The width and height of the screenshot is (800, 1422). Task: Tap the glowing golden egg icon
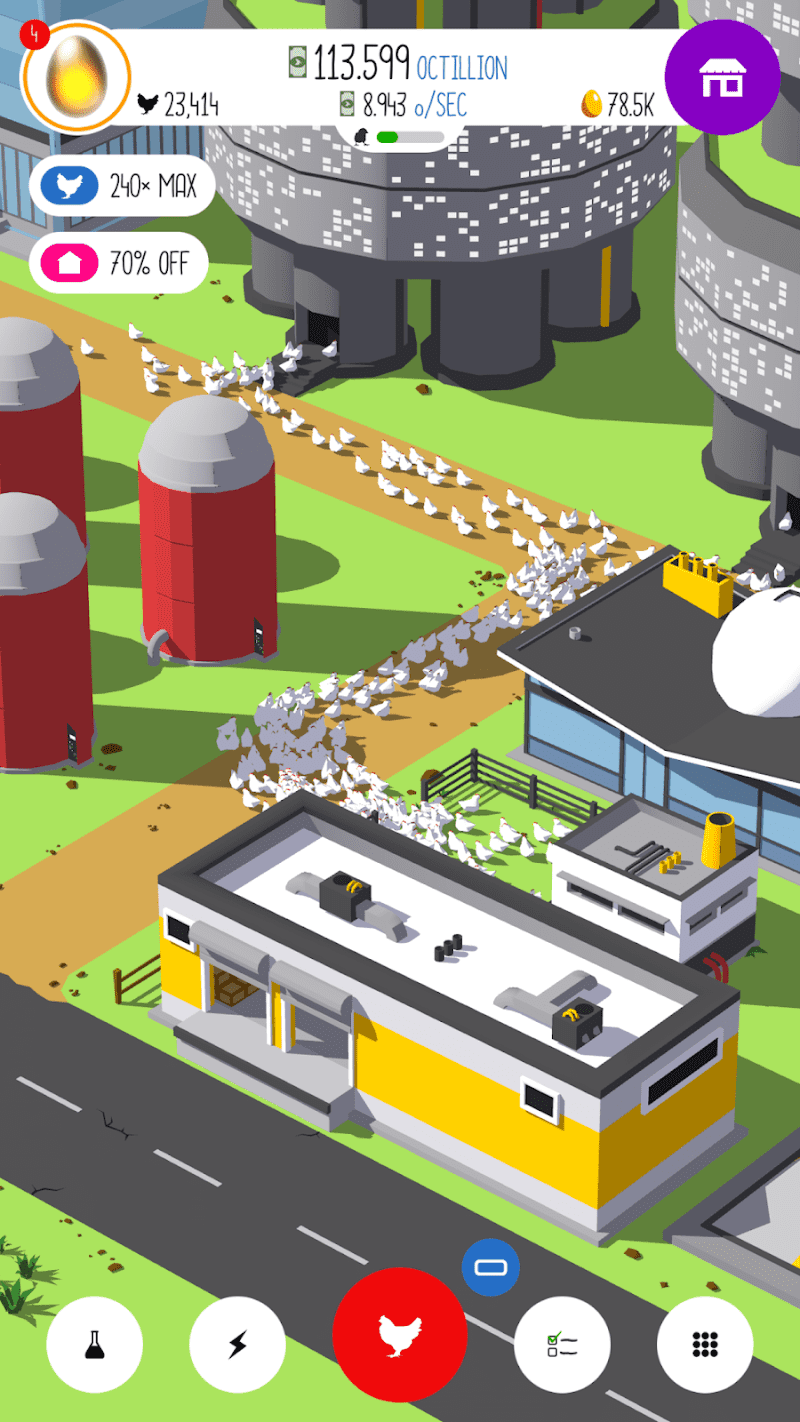point(76,77)
